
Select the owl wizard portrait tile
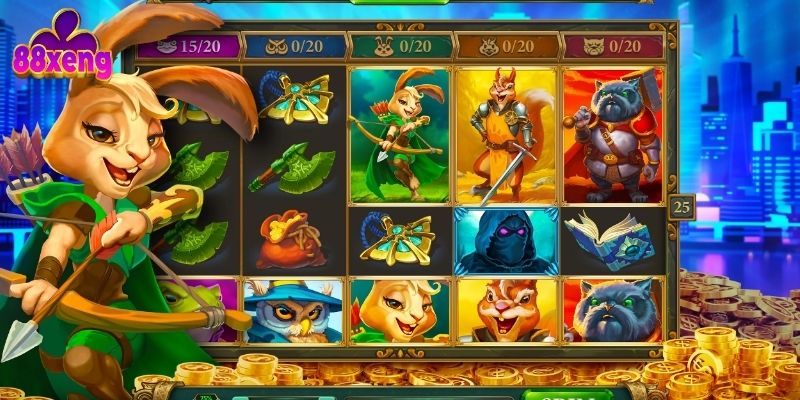coord(292,310)
